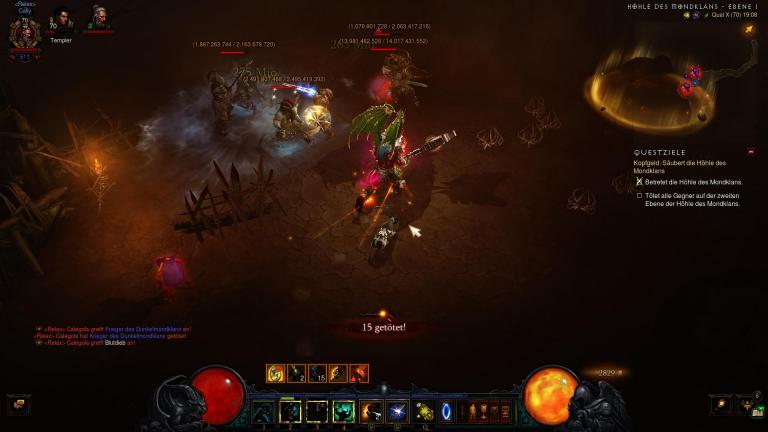Open the friends list social button
The height and width of the screenshot is (432, 768).
point(746,404)
